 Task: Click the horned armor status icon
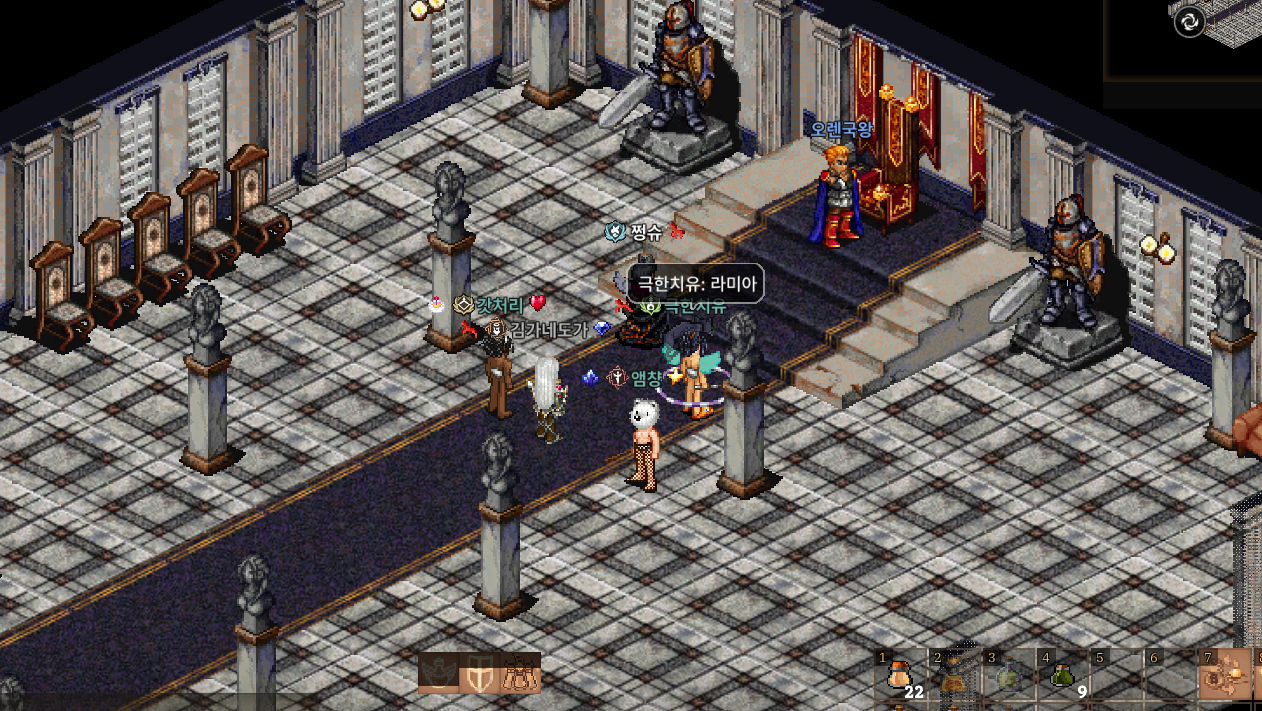tap(520, 675)
